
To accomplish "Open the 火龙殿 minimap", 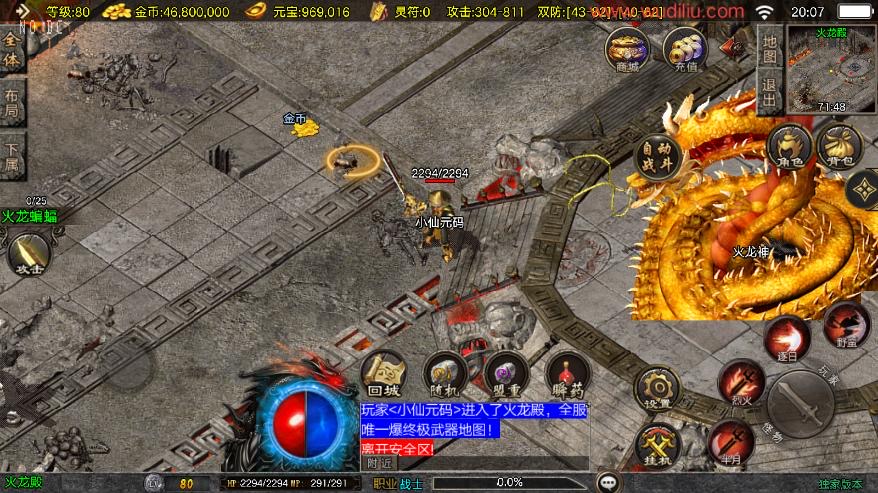I will [831, 68].
